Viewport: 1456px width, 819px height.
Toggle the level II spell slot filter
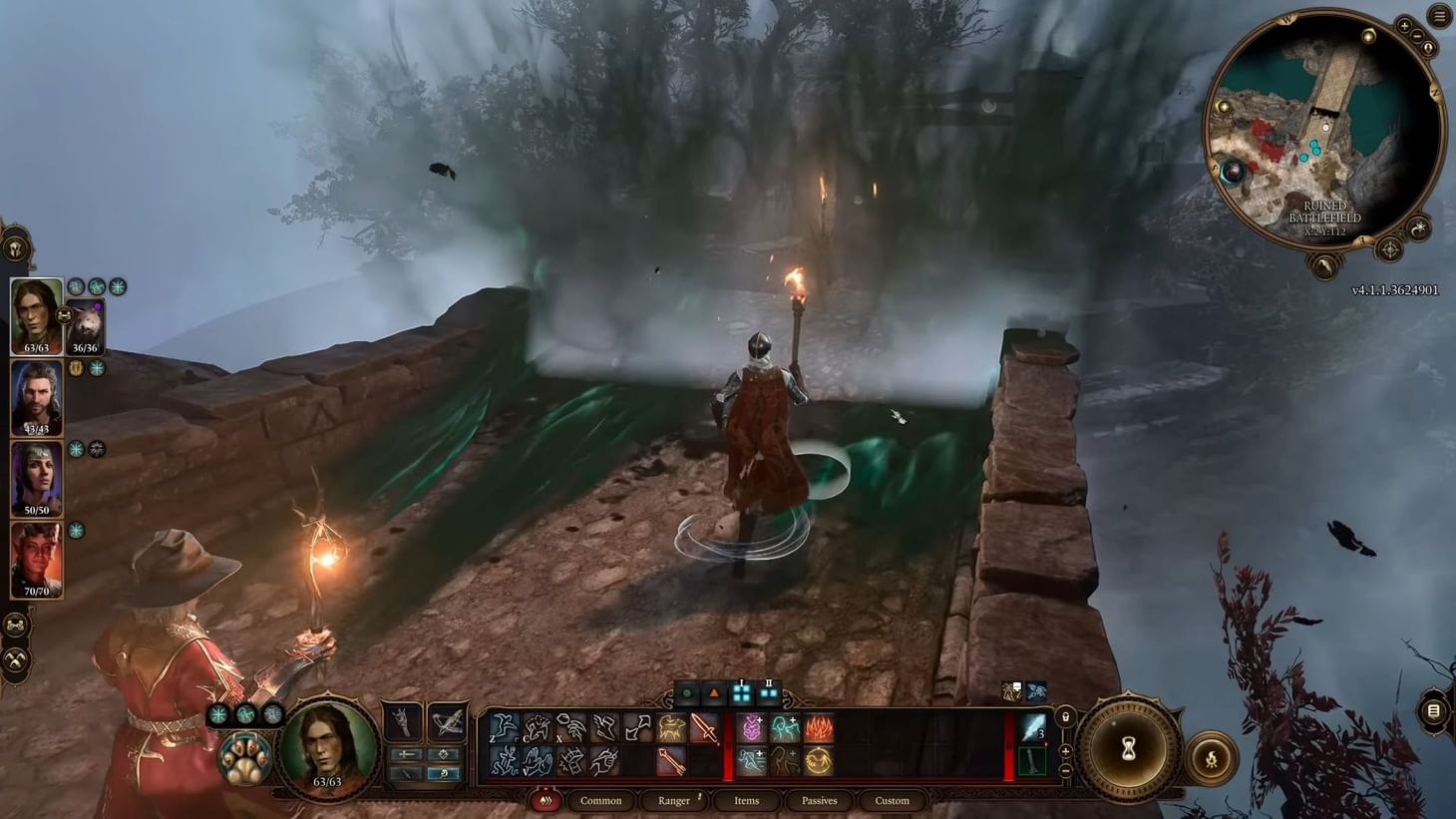pyautogui.click(x=769, y=691)
